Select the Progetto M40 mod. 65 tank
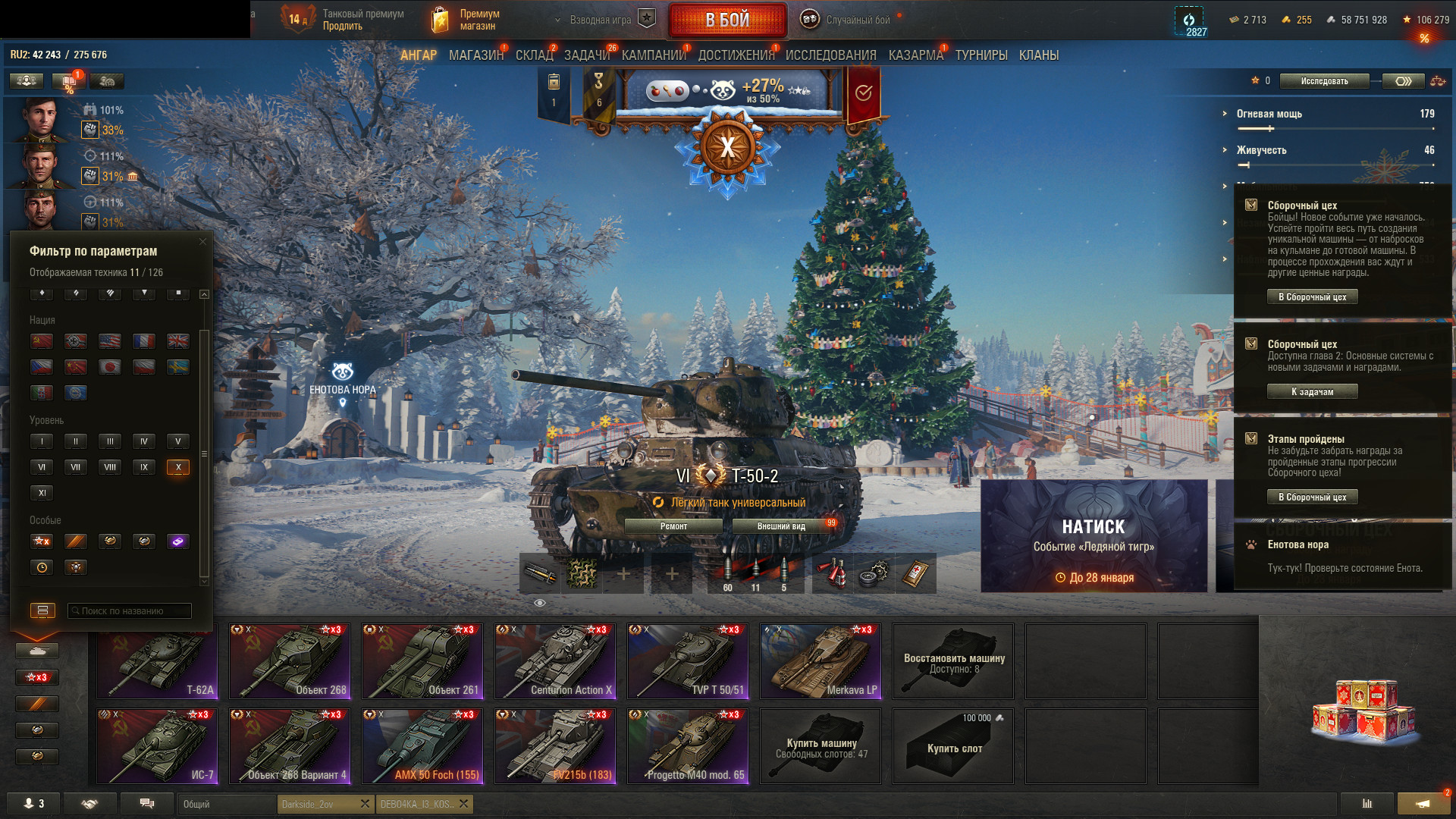 click(x=688, y=746)
